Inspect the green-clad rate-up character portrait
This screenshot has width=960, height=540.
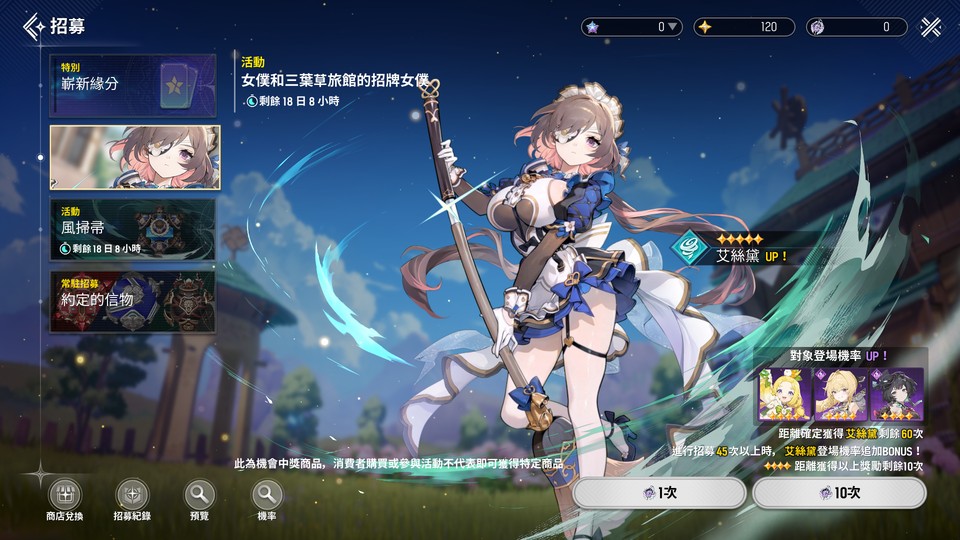tap(786, 394)
